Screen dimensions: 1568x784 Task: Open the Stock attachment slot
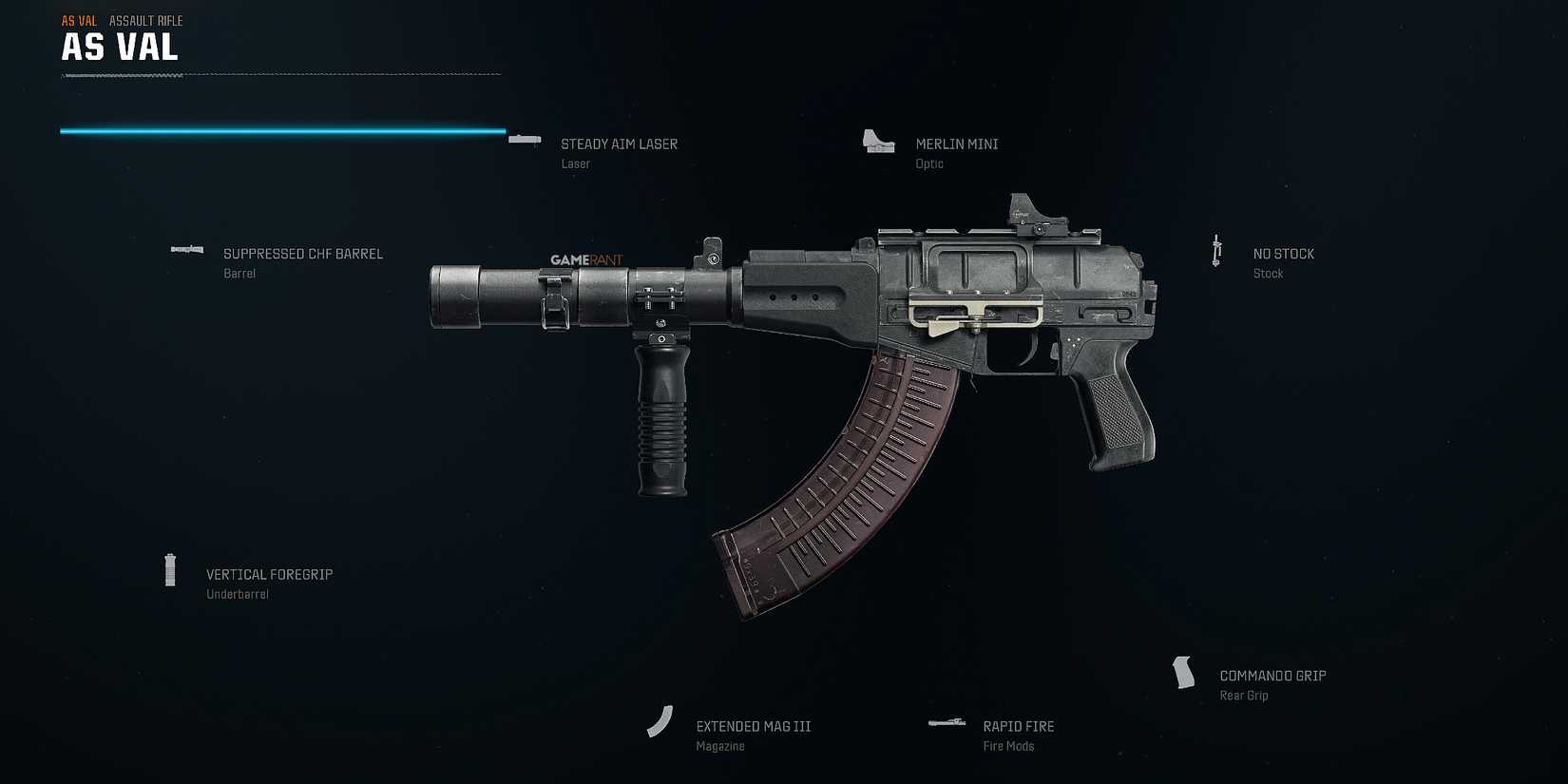[1268, 274]
